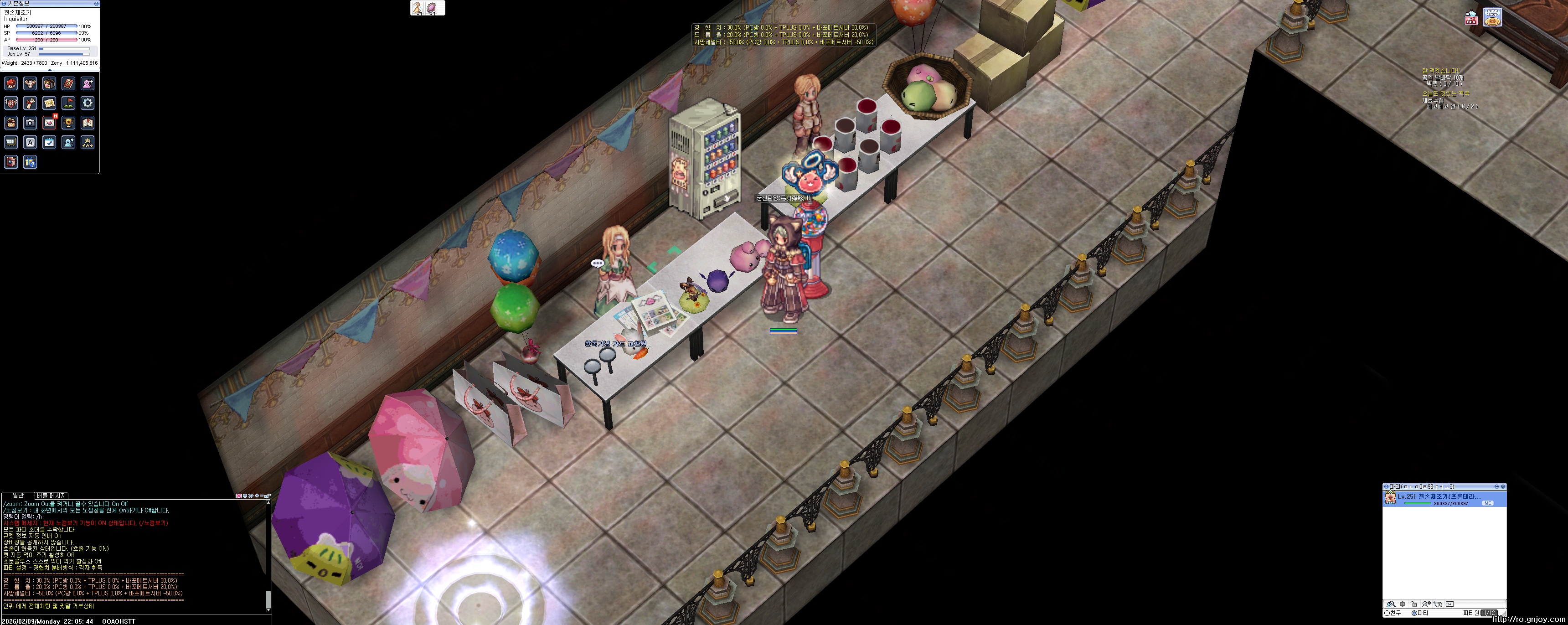This screenshot has width=1568, height=625.
Task: Select the 친구 radio option
Action: tap(1387, 613)
